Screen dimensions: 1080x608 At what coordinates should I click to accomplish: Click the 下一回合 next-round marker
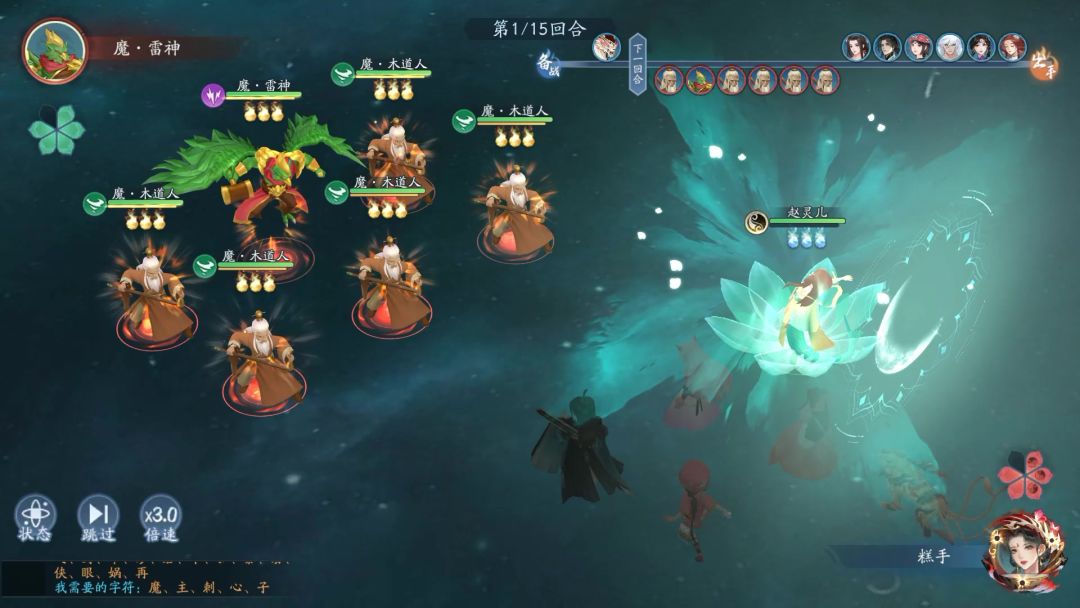point(637,64)
